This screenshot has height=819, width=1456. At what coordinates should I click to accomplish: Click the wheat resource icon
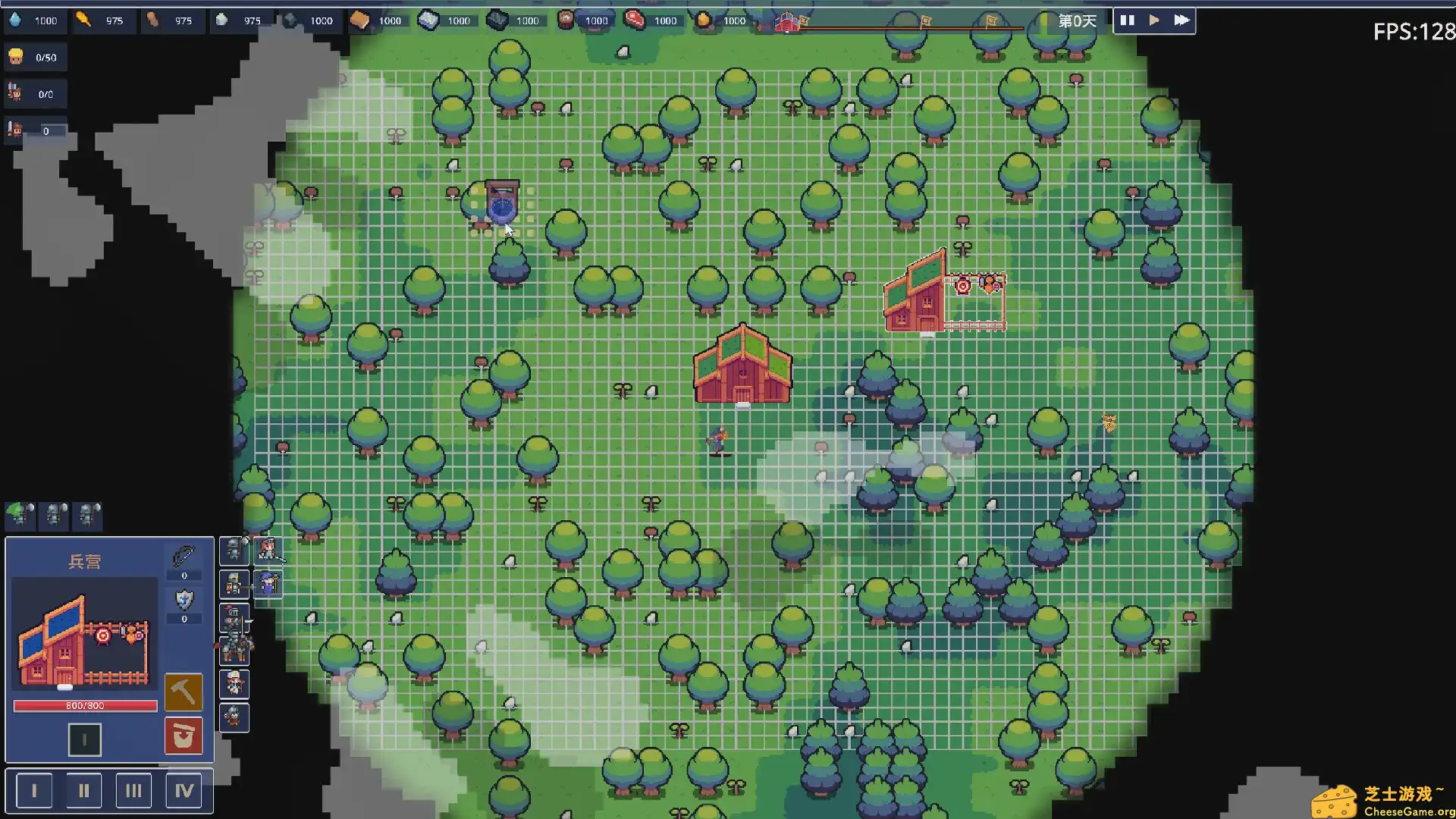click(83, 20)
